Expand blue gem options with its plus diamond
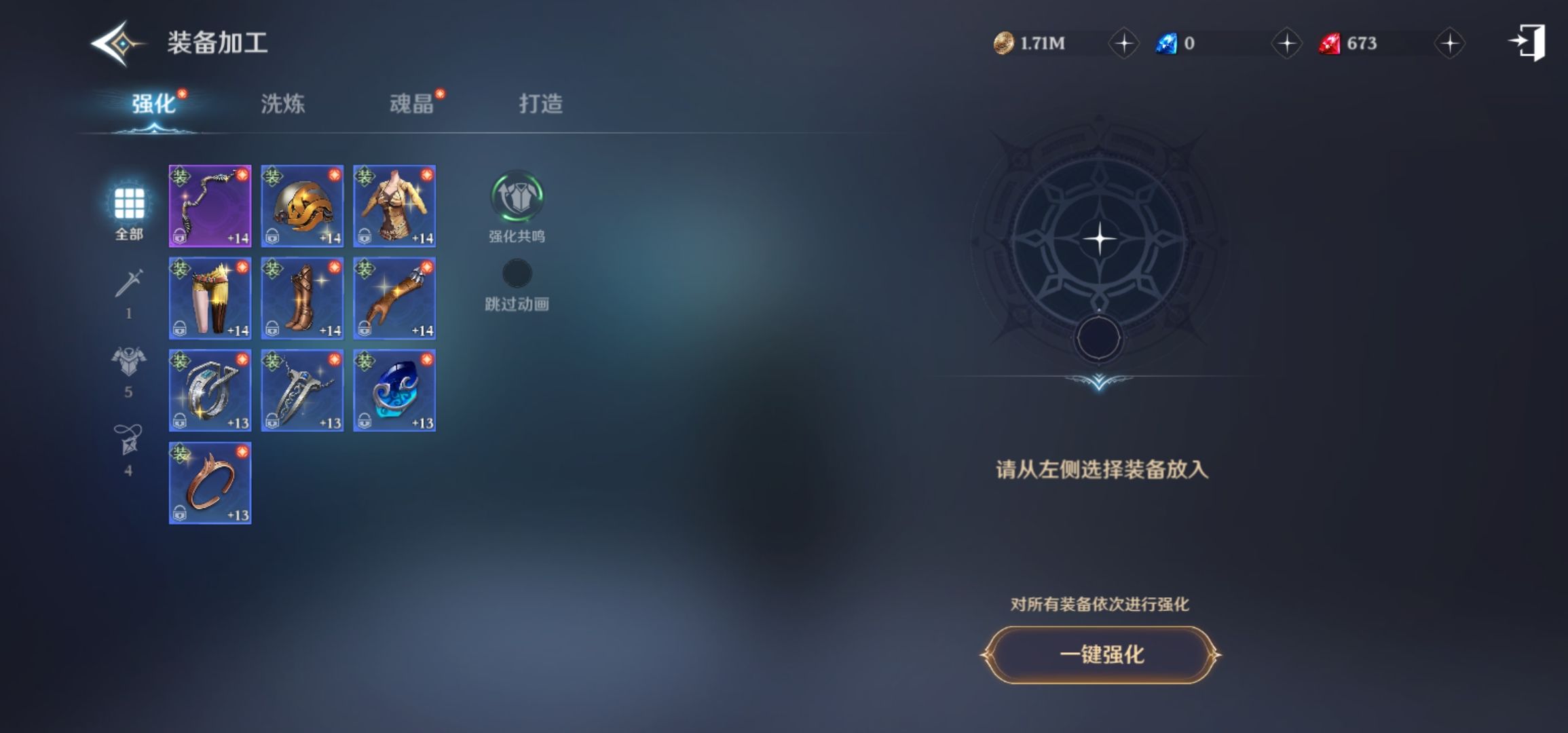The height and width of the screenshot is (733, 1568). tap(1286, 42)
